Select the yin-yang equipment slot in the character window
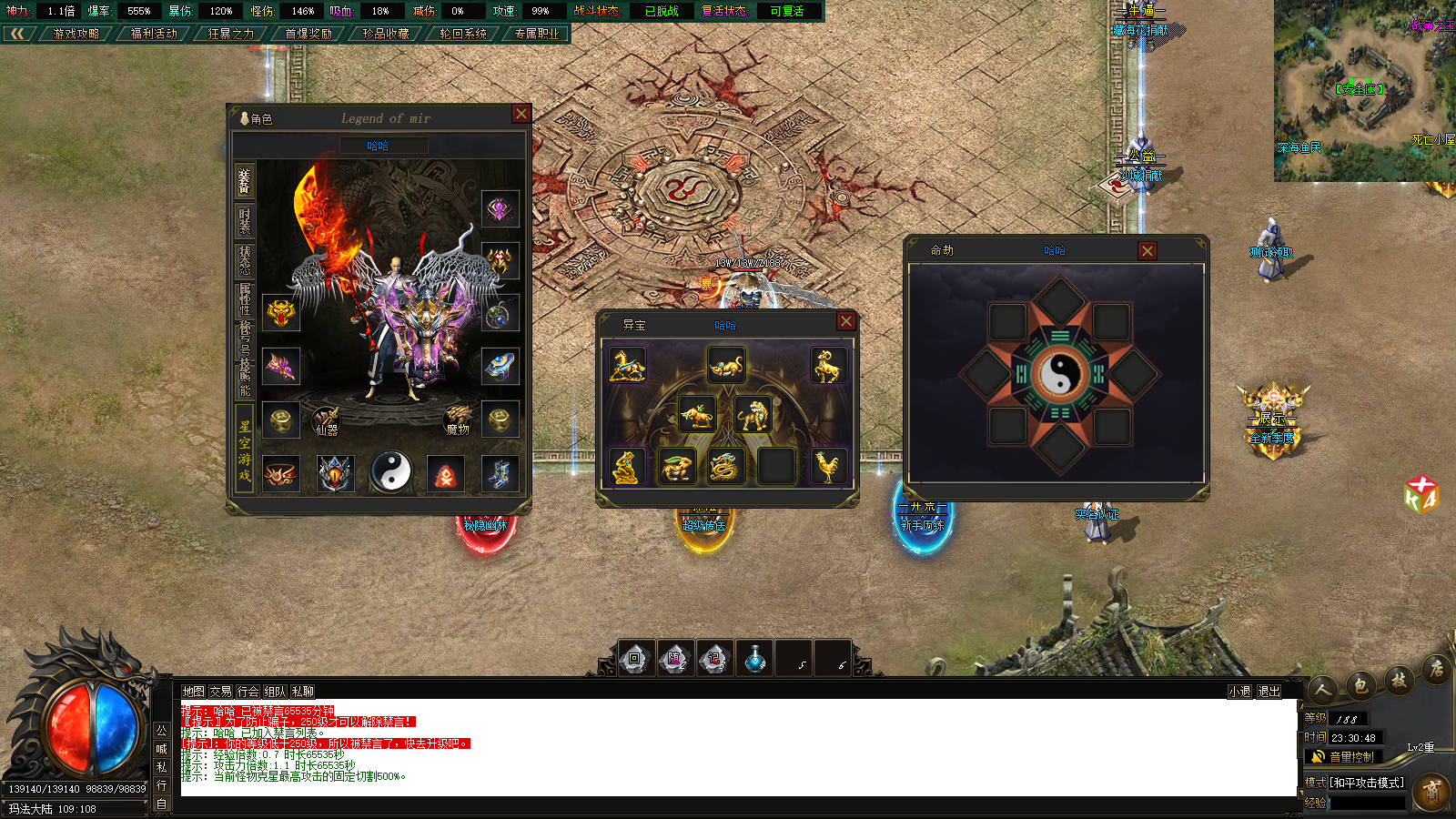 point(391,472)
